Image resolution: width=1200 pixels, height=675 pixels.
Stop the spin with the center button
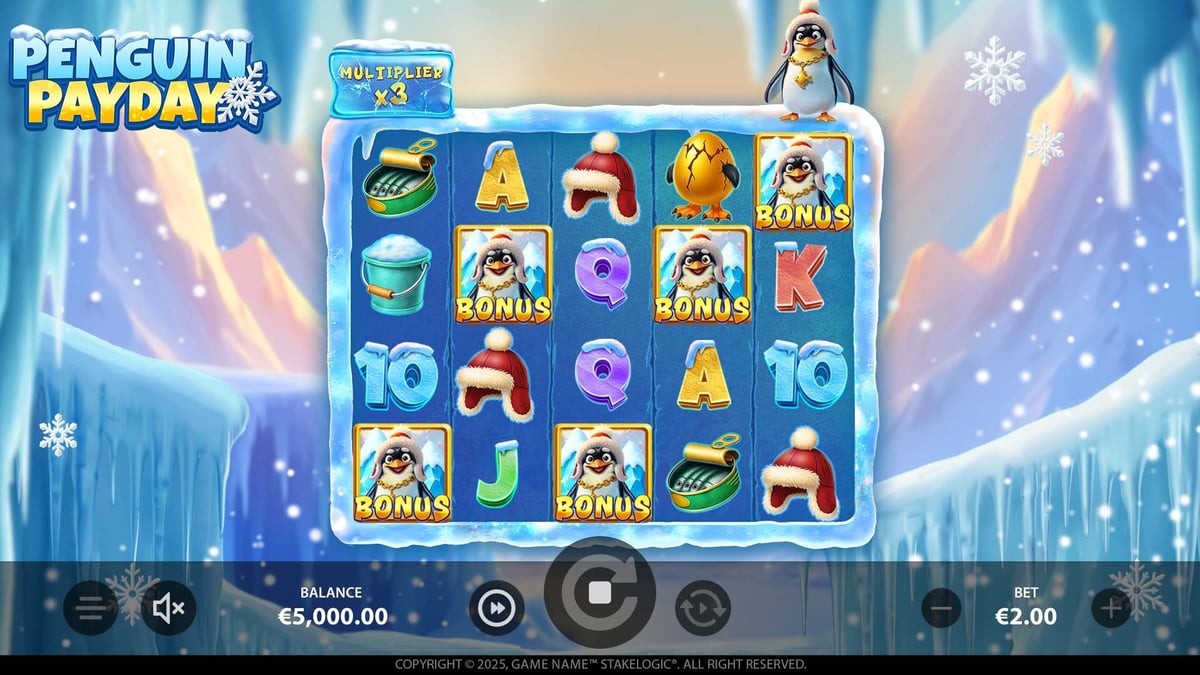600,593
